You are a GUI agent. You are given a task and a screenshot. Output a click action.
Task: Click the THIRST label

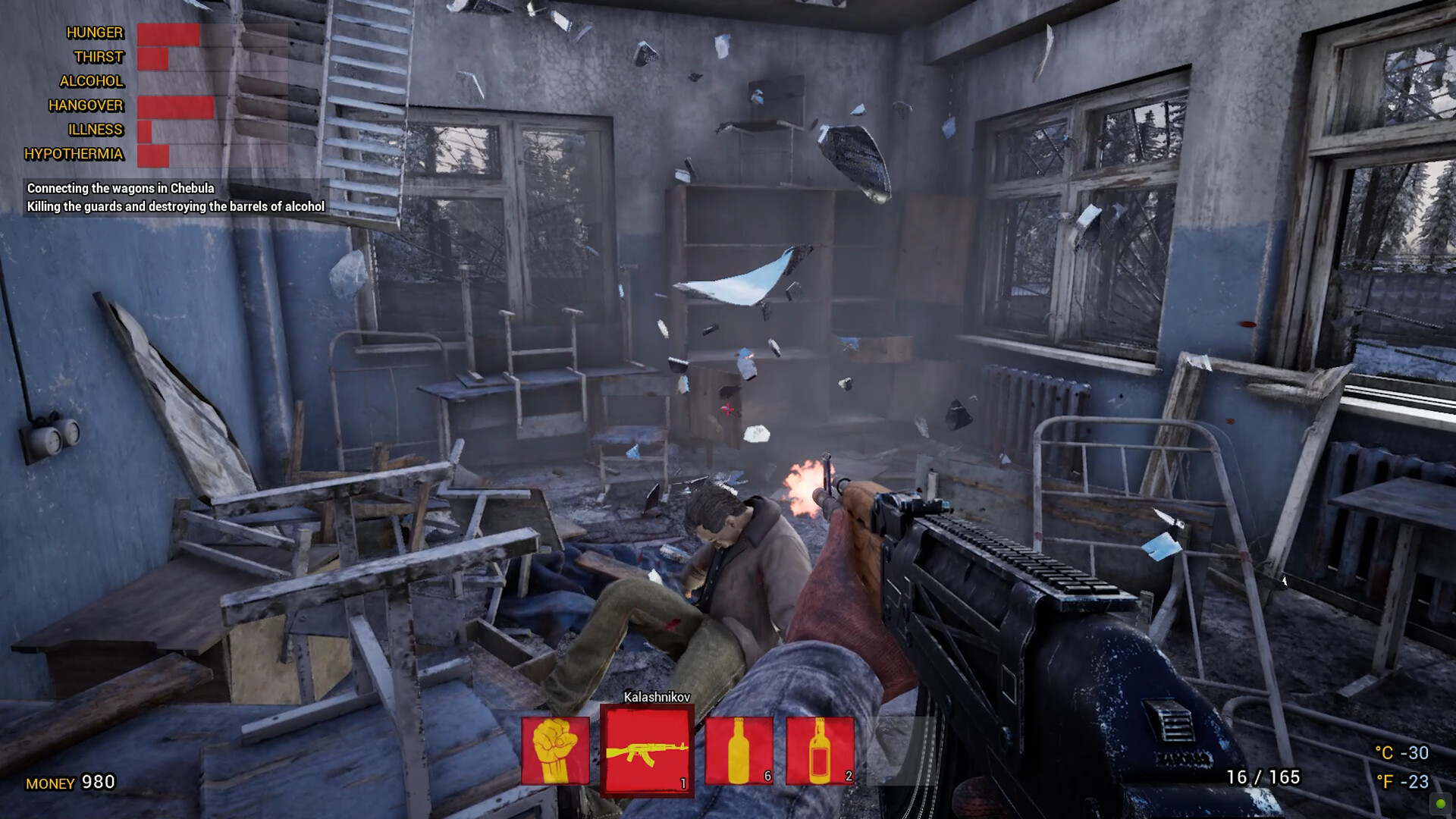point(98,58)
